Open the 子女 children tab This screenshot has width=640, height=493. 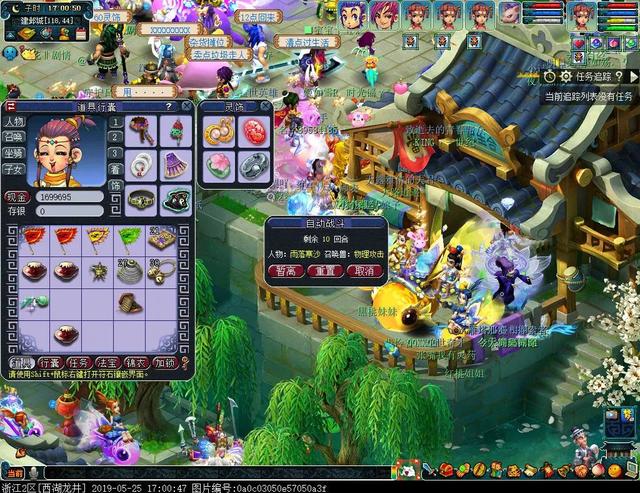14,170
